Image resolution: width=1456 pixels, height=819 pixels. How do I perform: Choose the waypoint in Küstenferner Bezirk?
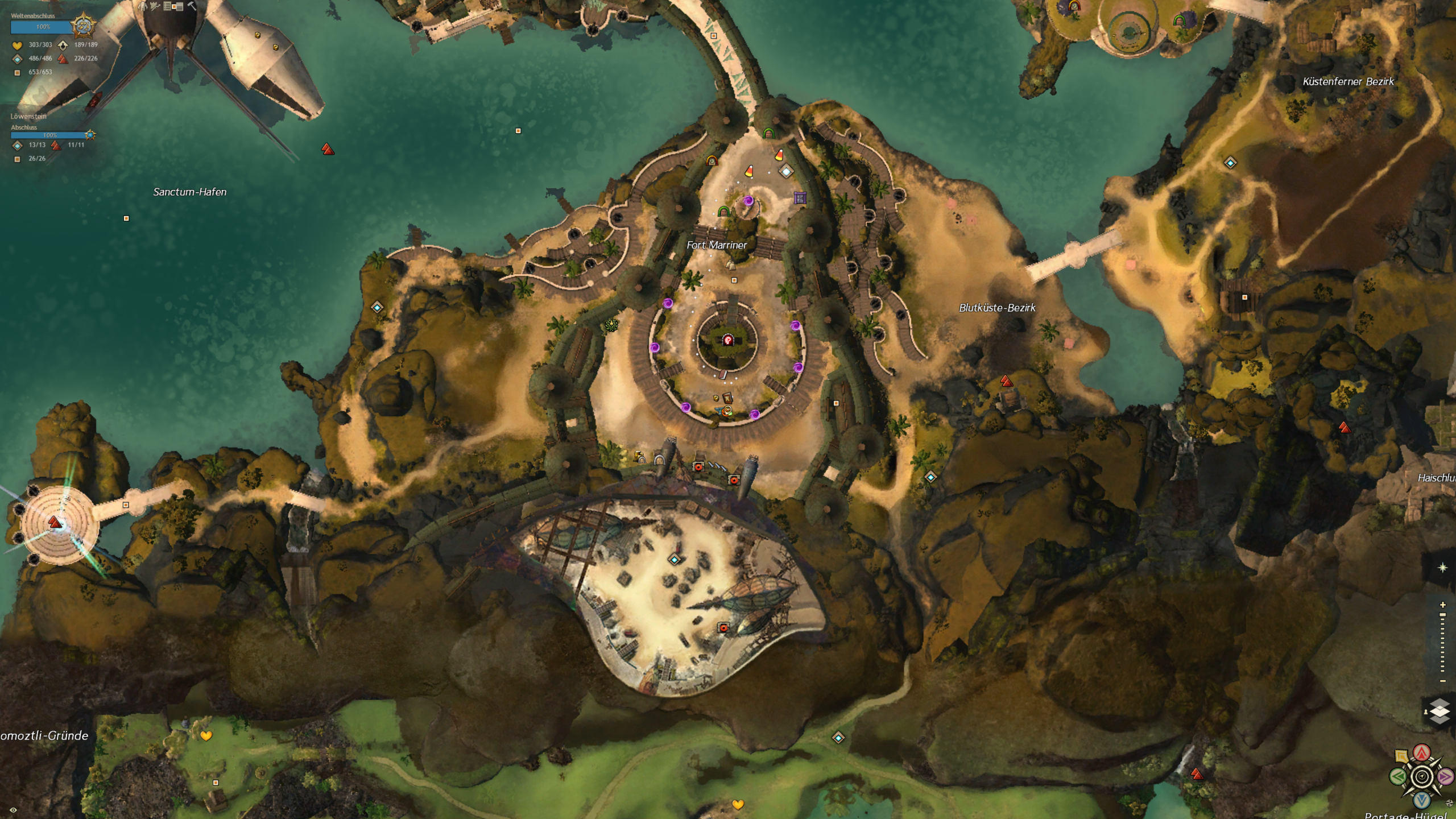1230,163
